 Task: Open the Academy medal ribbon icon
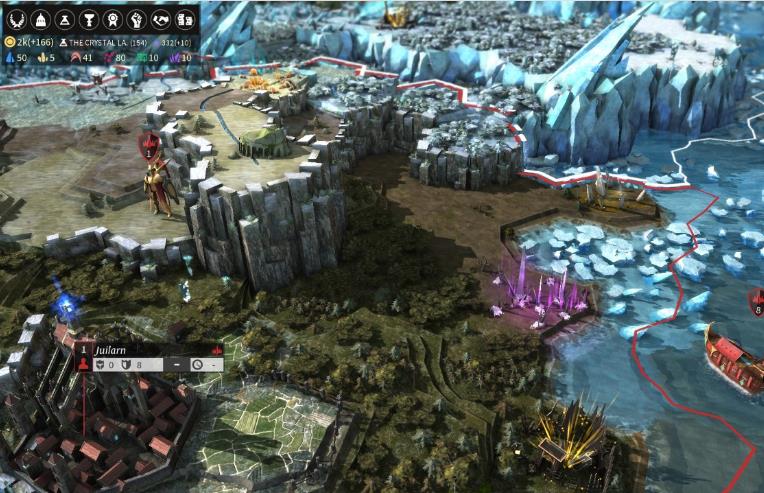(x=111, y=19)
